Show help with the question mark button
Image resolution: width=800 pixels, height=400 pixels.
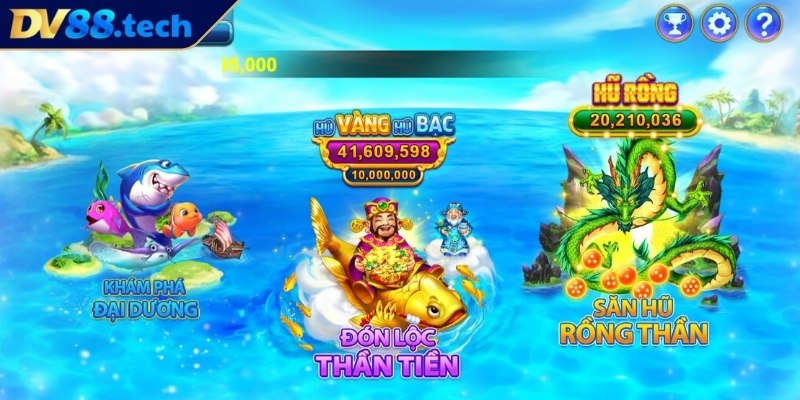(x=763, y=22)
